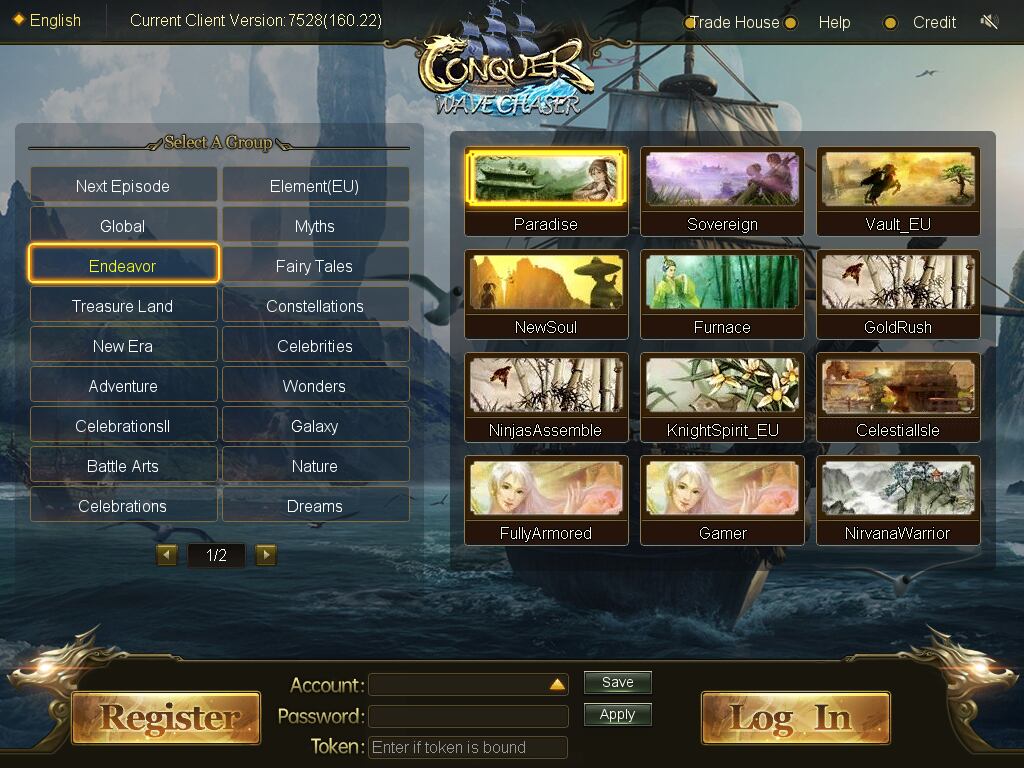The width and height of the screenshot is (1024, 768).
Task: Pick the Paradise server
Action: (x=546, y=192)
